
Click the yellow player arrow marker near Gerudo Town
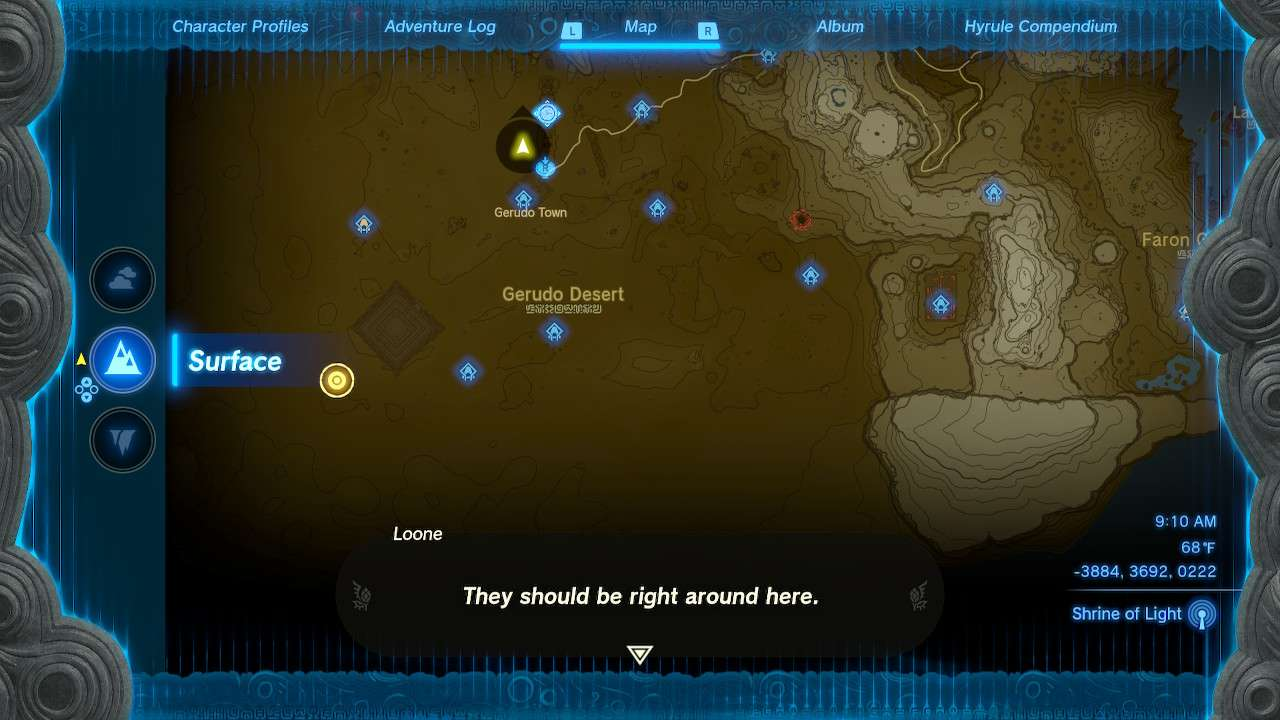[522, 148]
